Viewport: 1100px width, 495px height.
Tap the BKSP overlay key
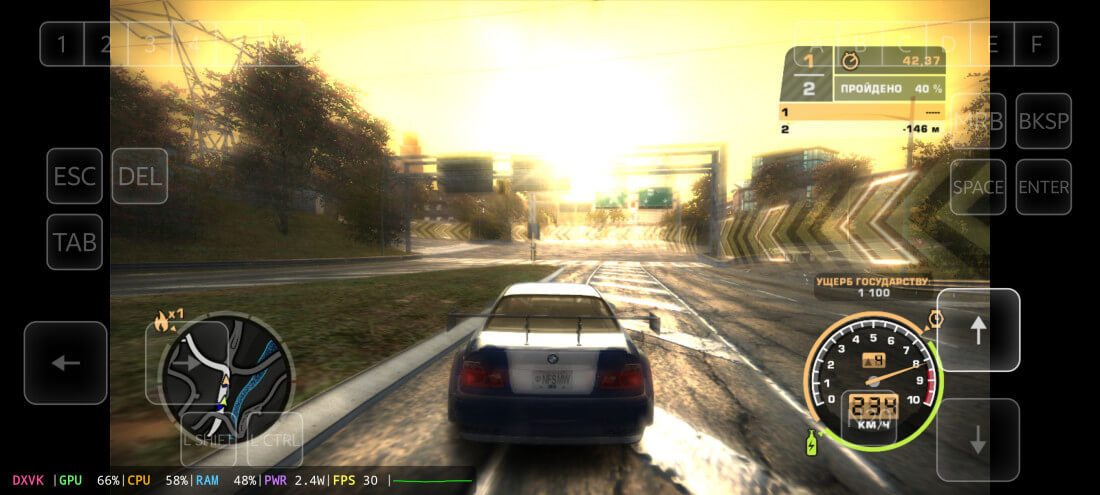click(1043, 121)
